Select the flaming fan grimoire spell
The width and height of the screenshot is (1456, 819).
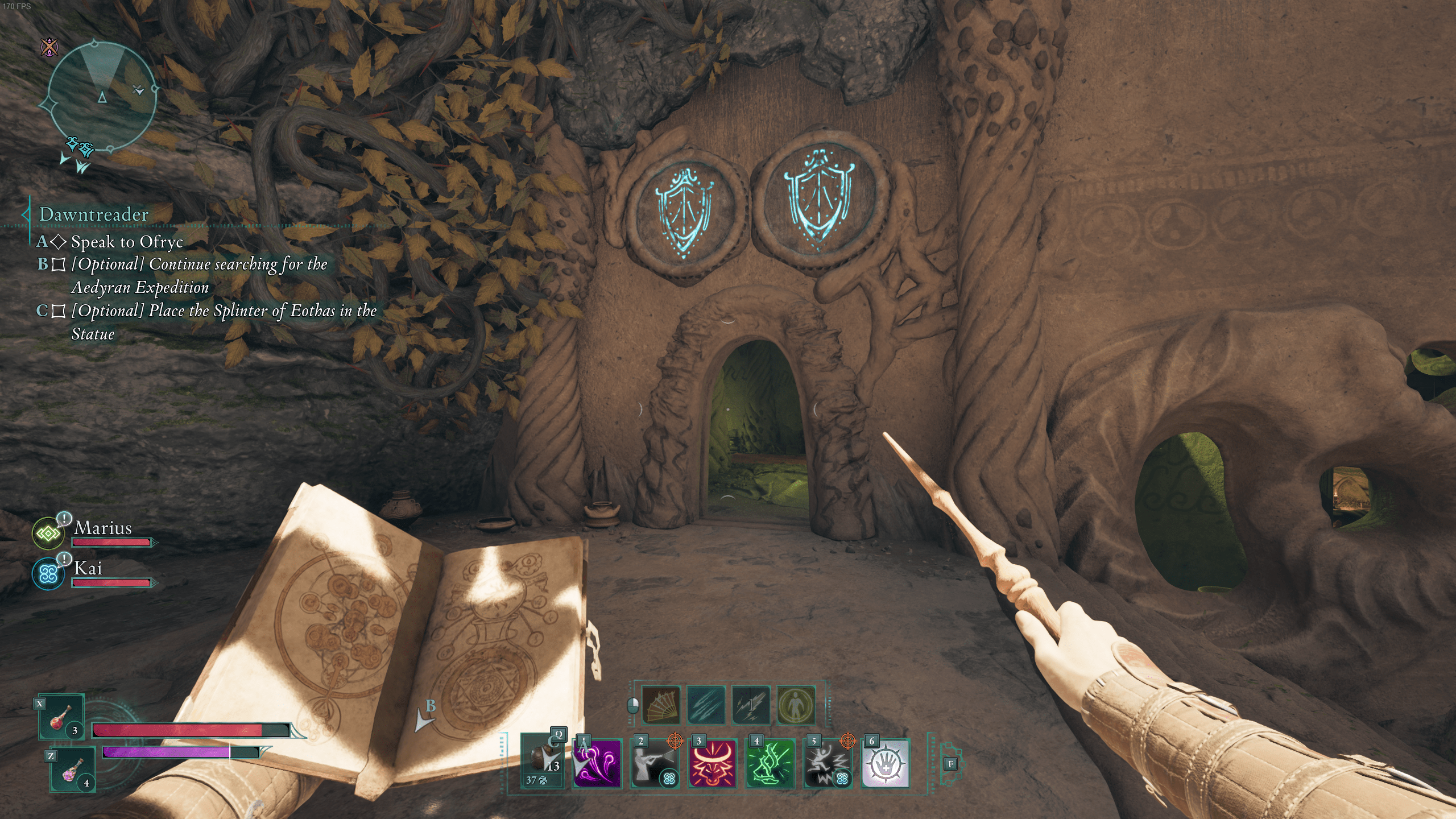click(x=661, y=706)
